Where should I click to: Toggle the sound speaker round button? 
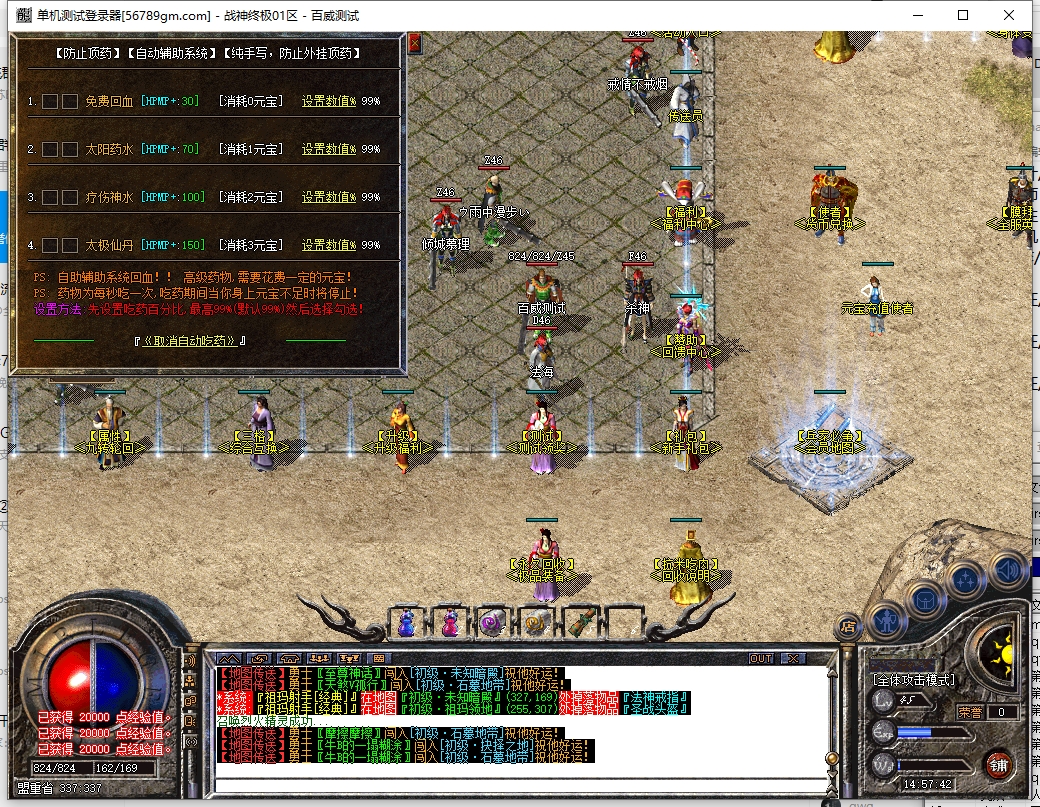coord(1009,570)
